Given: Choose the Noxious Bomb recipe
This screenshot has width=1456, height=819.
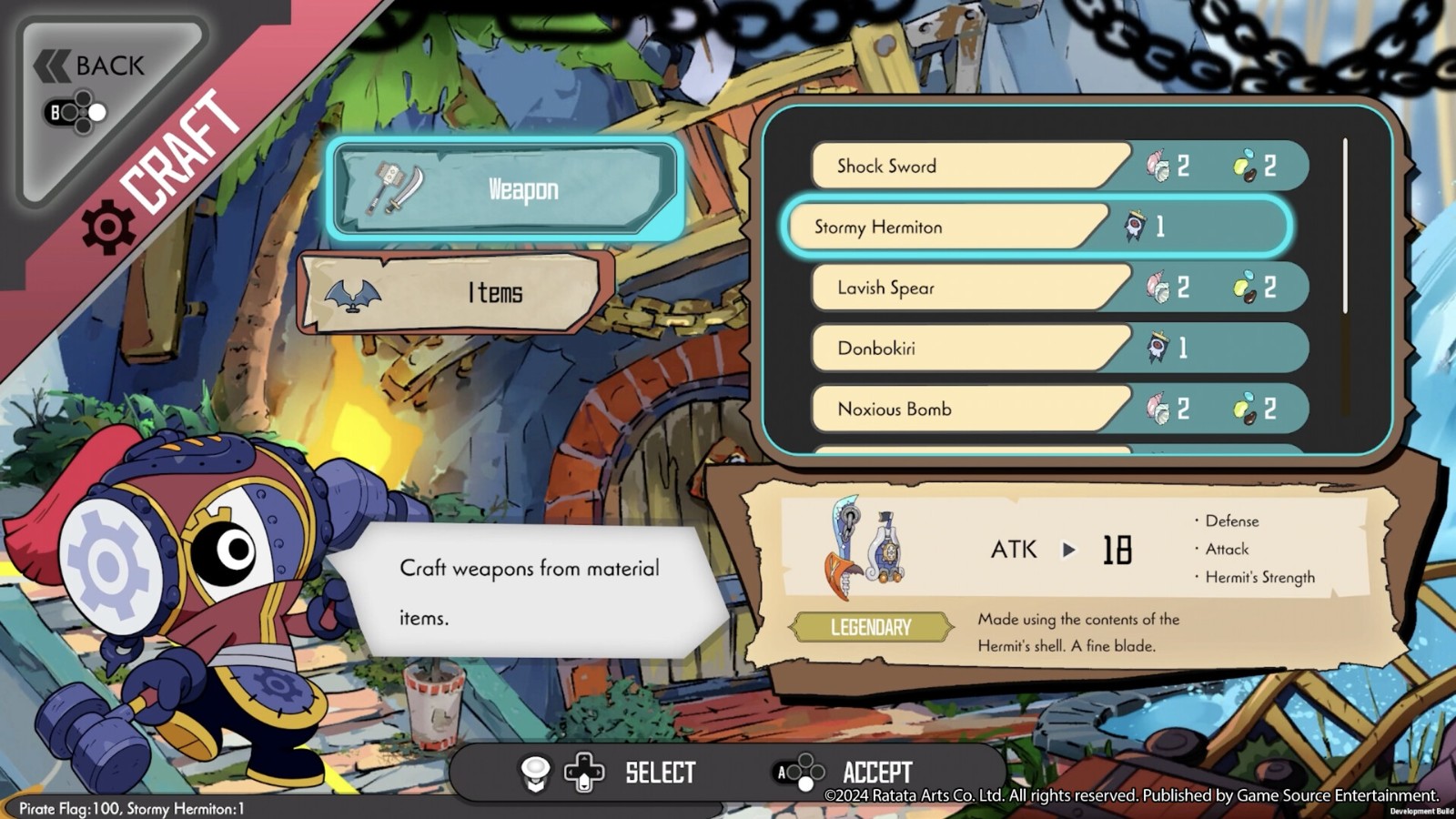Looking at the screenshot, I should click(965, 409).
